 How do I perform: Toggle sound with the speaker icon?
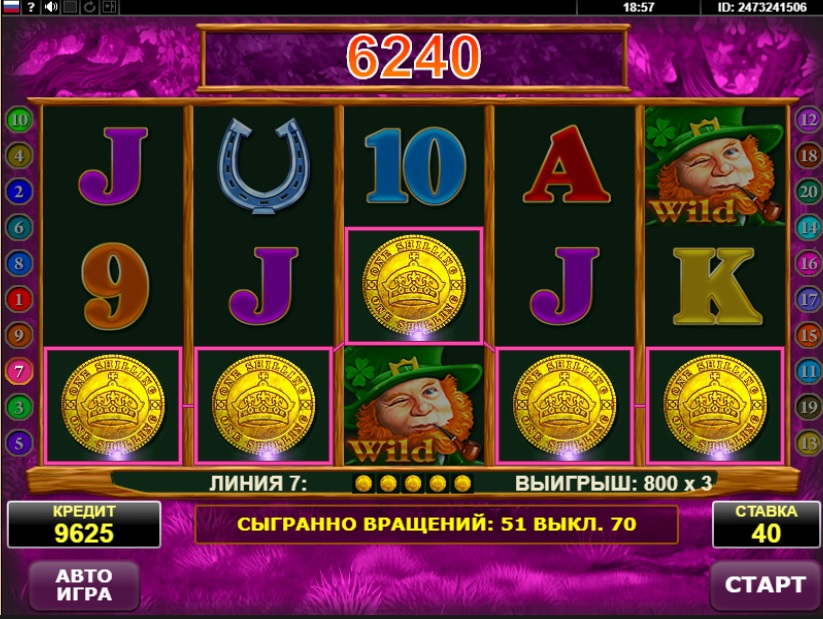tap(50, 7)
